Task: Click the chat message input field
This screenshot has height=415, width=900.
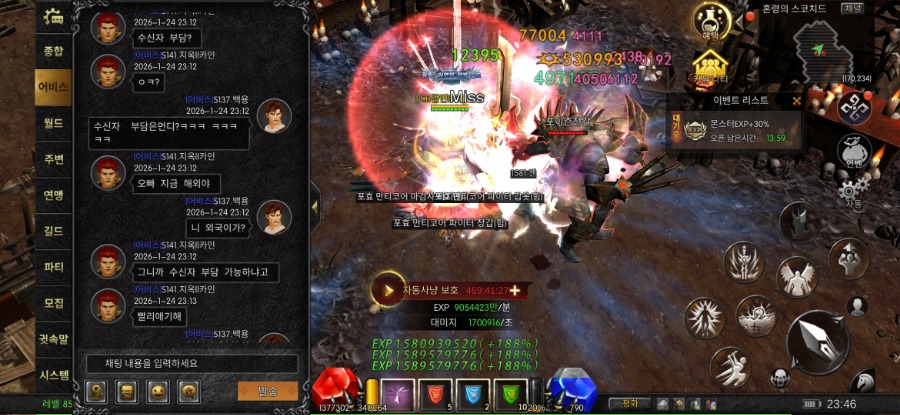Action: click(x=190, y=363)
